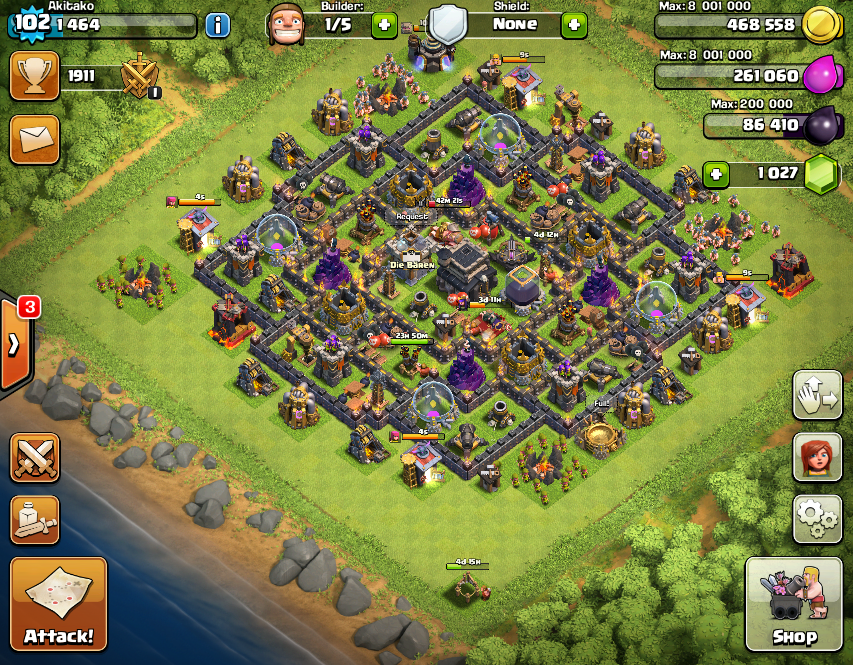Open the mail inbox envelope
The height and width of the screenshot is (665, 853).
pos(34,139)
